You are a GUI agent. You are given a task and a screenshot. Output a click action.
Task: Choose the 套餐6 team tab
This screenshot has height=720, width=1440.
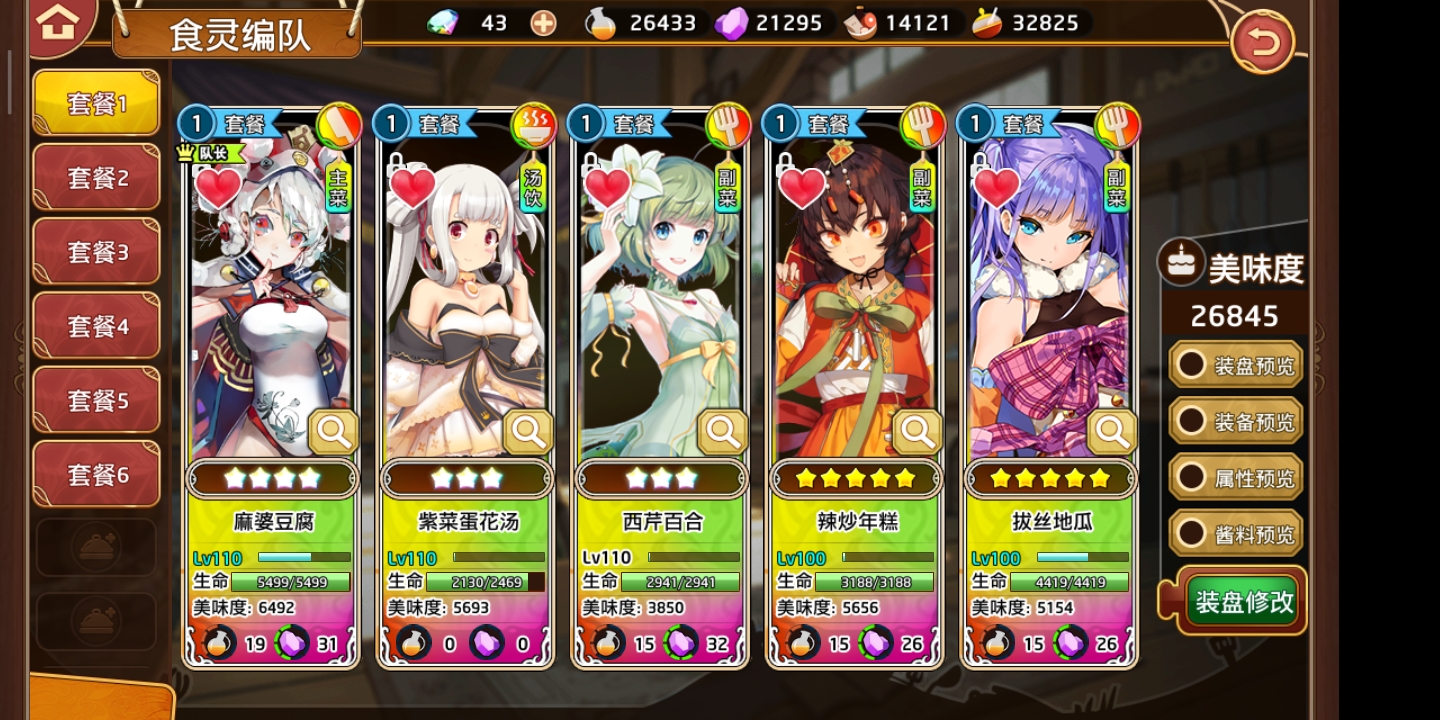[x=96, y=474]
